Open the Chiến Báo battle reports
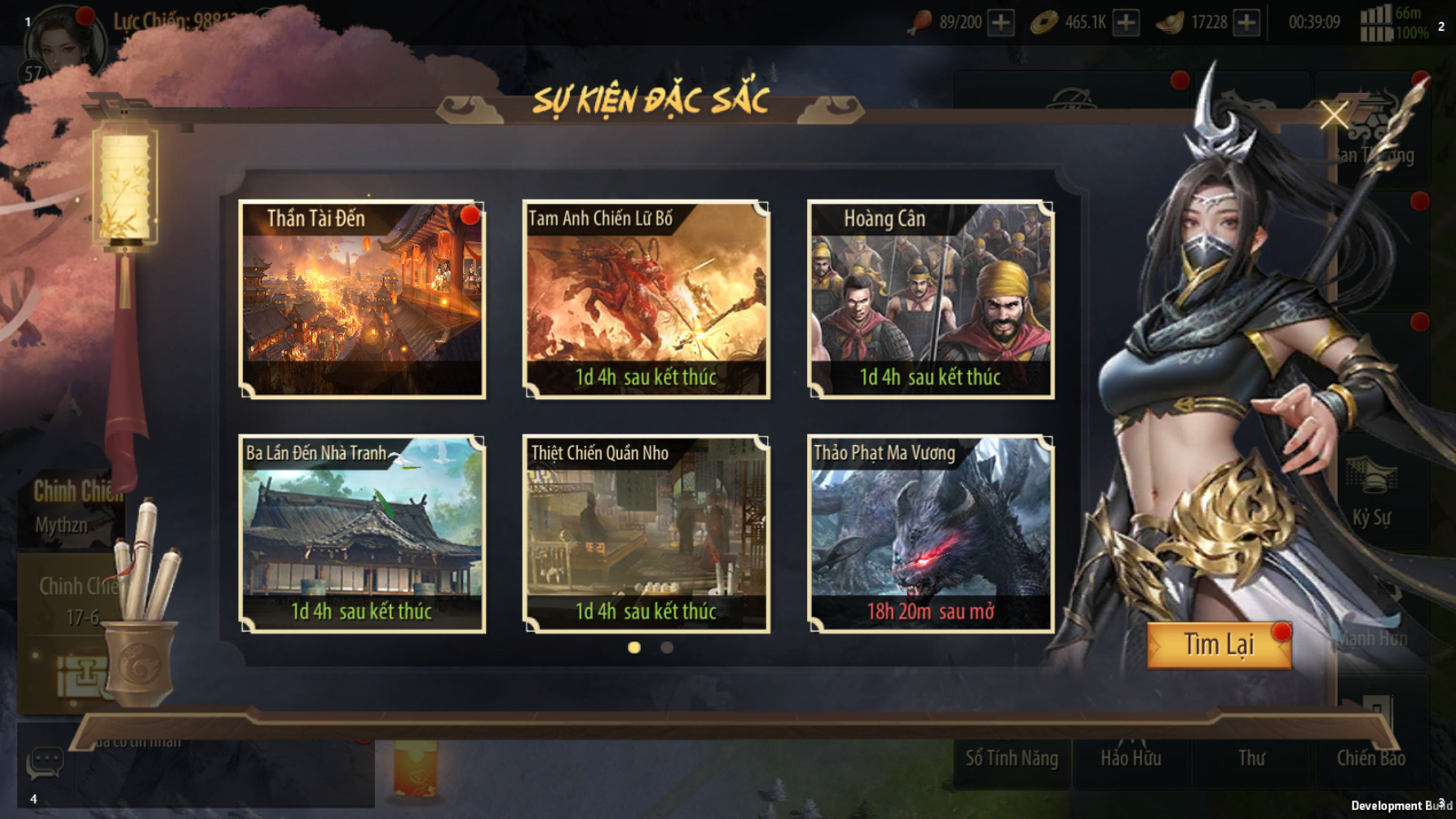Viewport: 1456px width, 819px height. (1371, 758)
